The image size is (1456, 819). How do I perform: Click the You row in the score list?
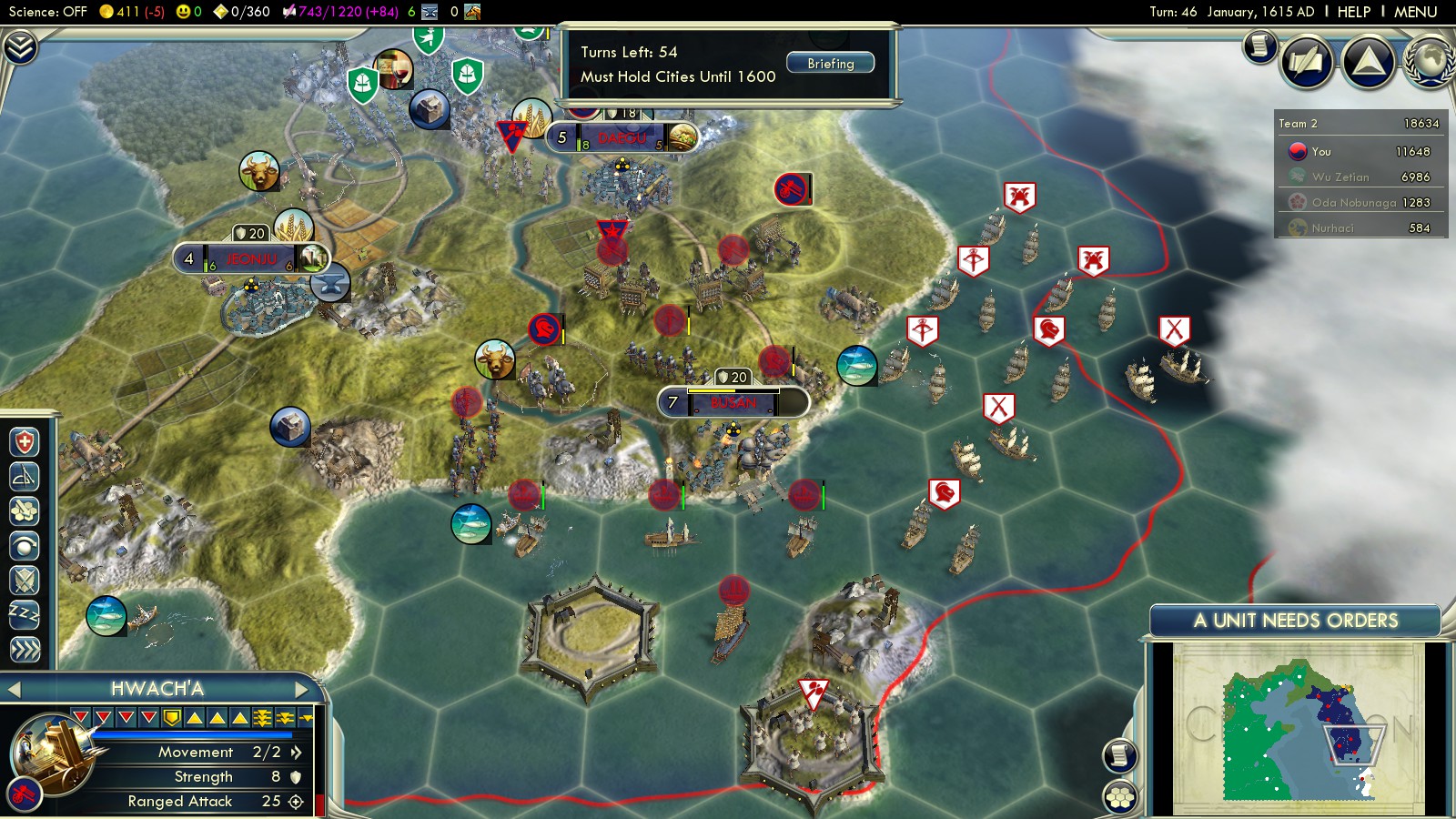[1361, 152]
